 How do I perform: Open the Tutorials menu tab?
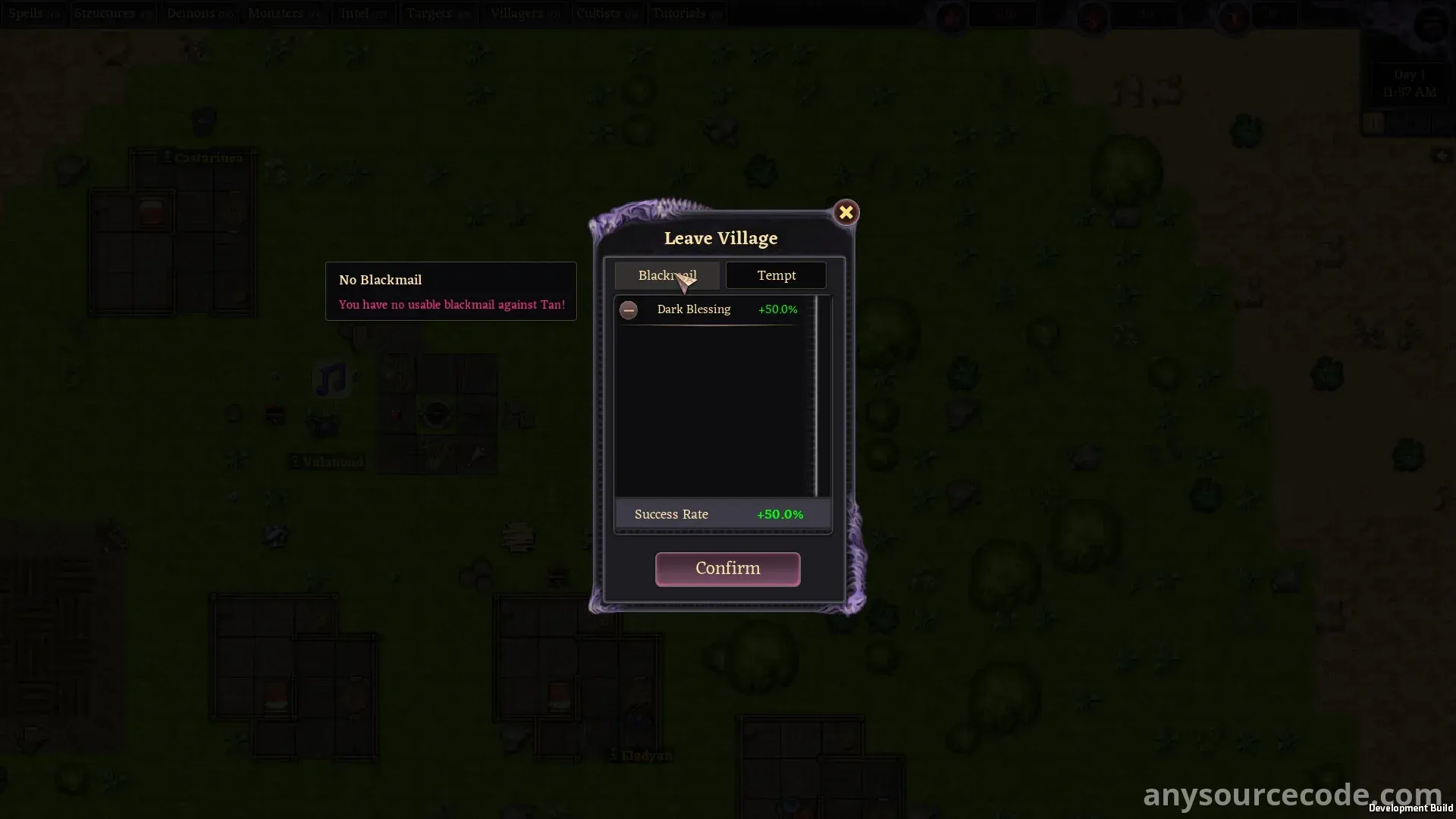click(x=687, y=14)
